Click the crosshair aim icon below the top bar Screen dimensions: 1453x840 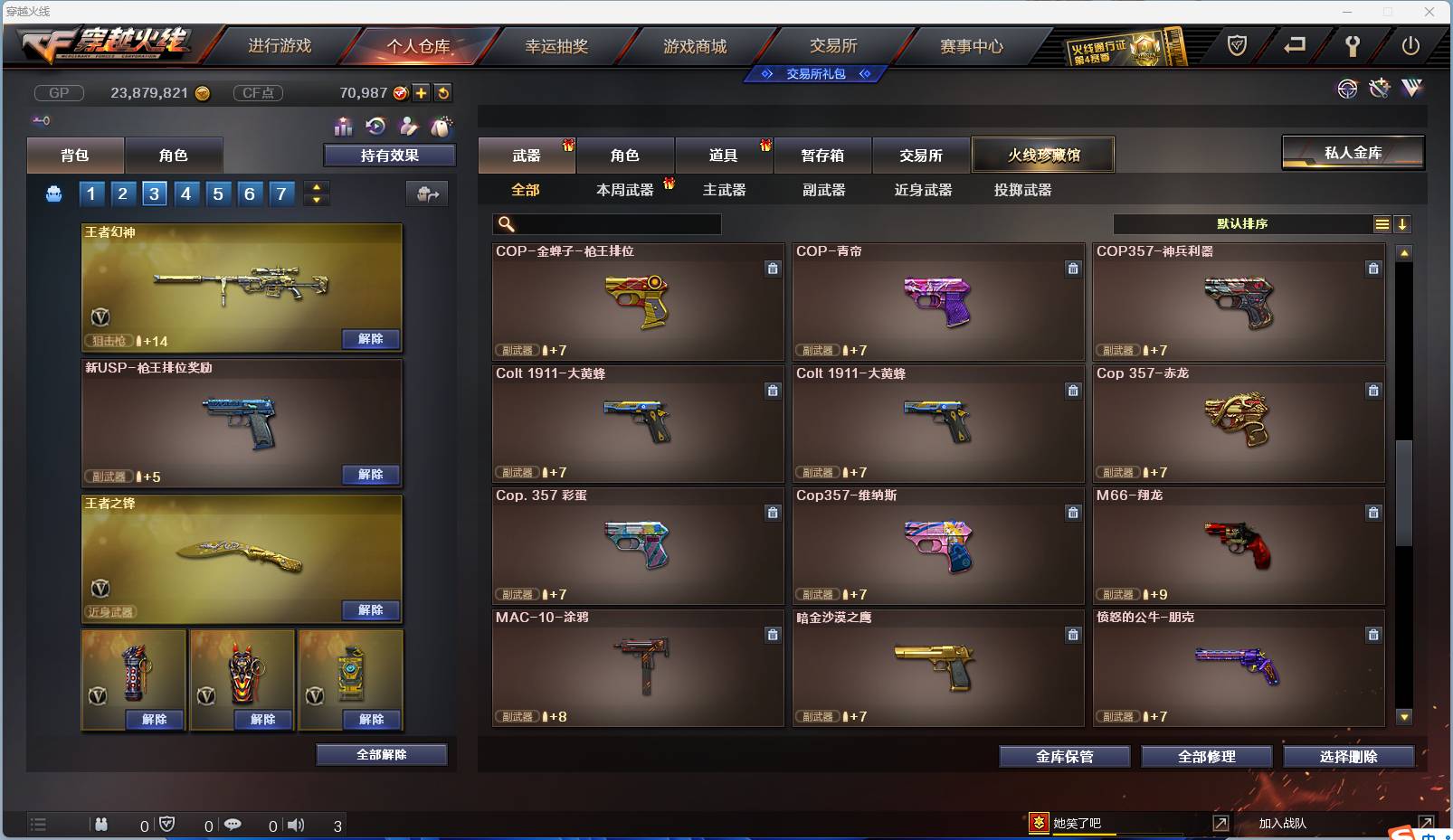tap(1348, 89)
